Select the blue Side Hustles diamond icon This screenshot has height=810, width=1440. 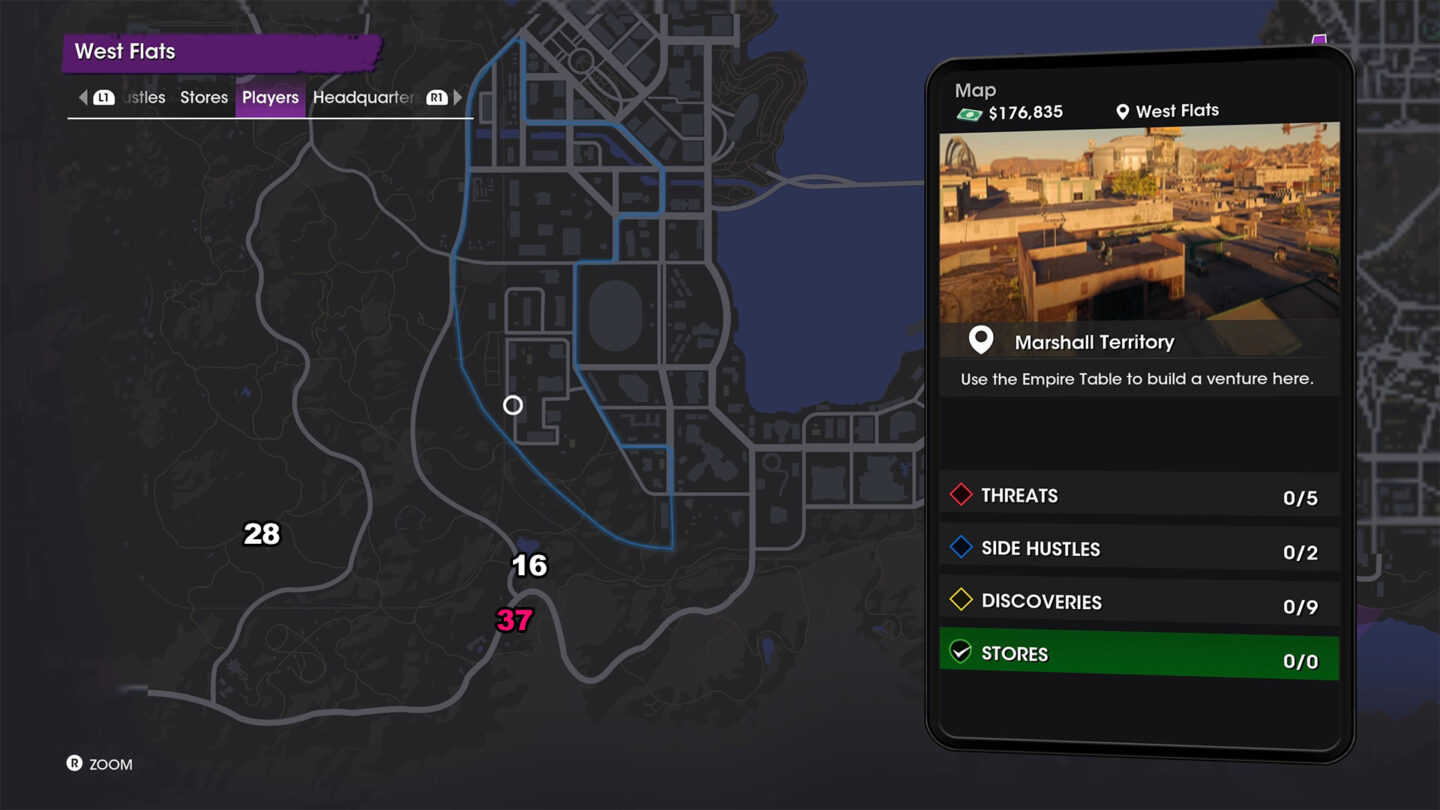960,548
